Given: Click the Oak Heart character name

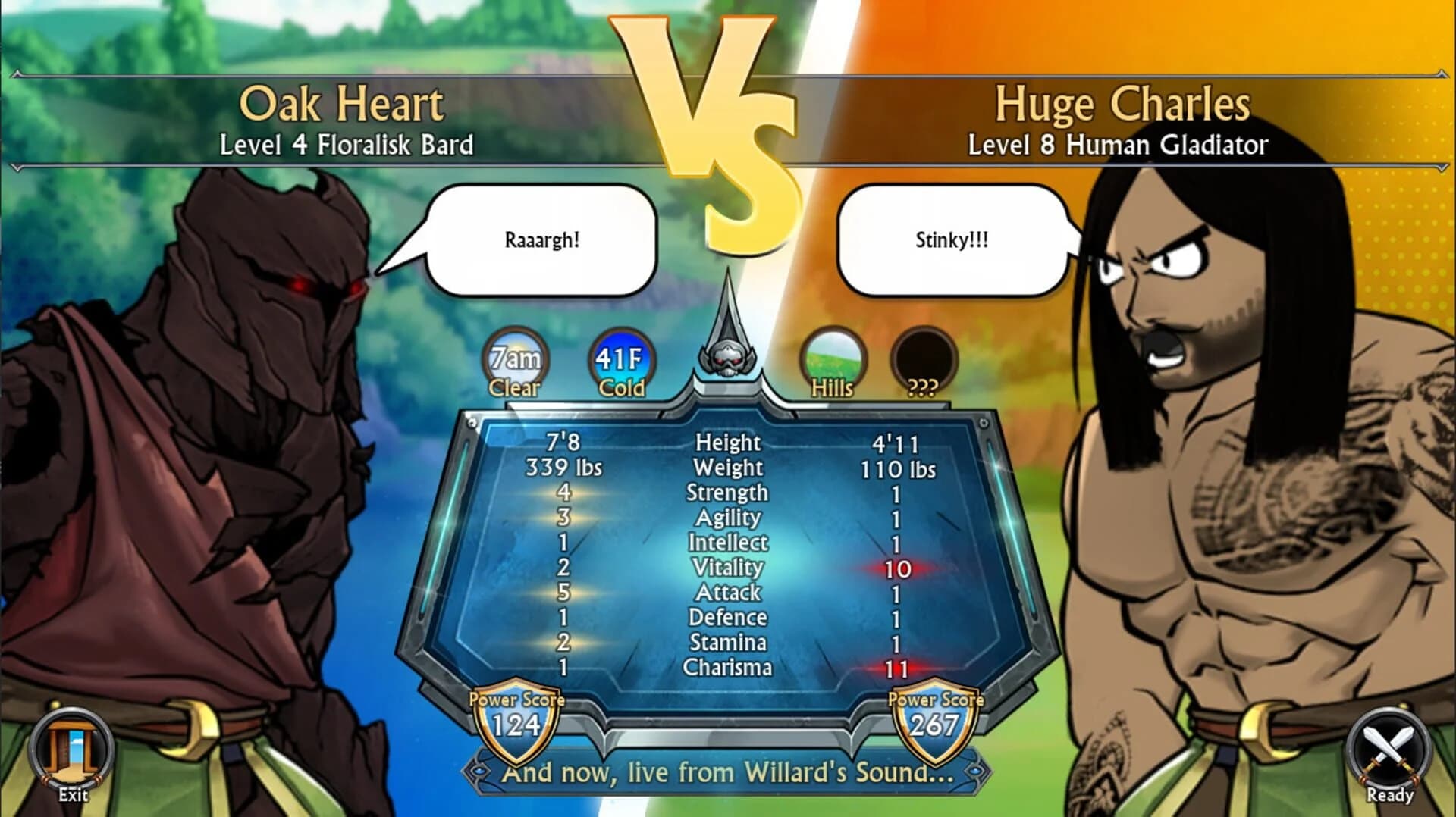Looking at the screenshot, I should click(343, 104).
